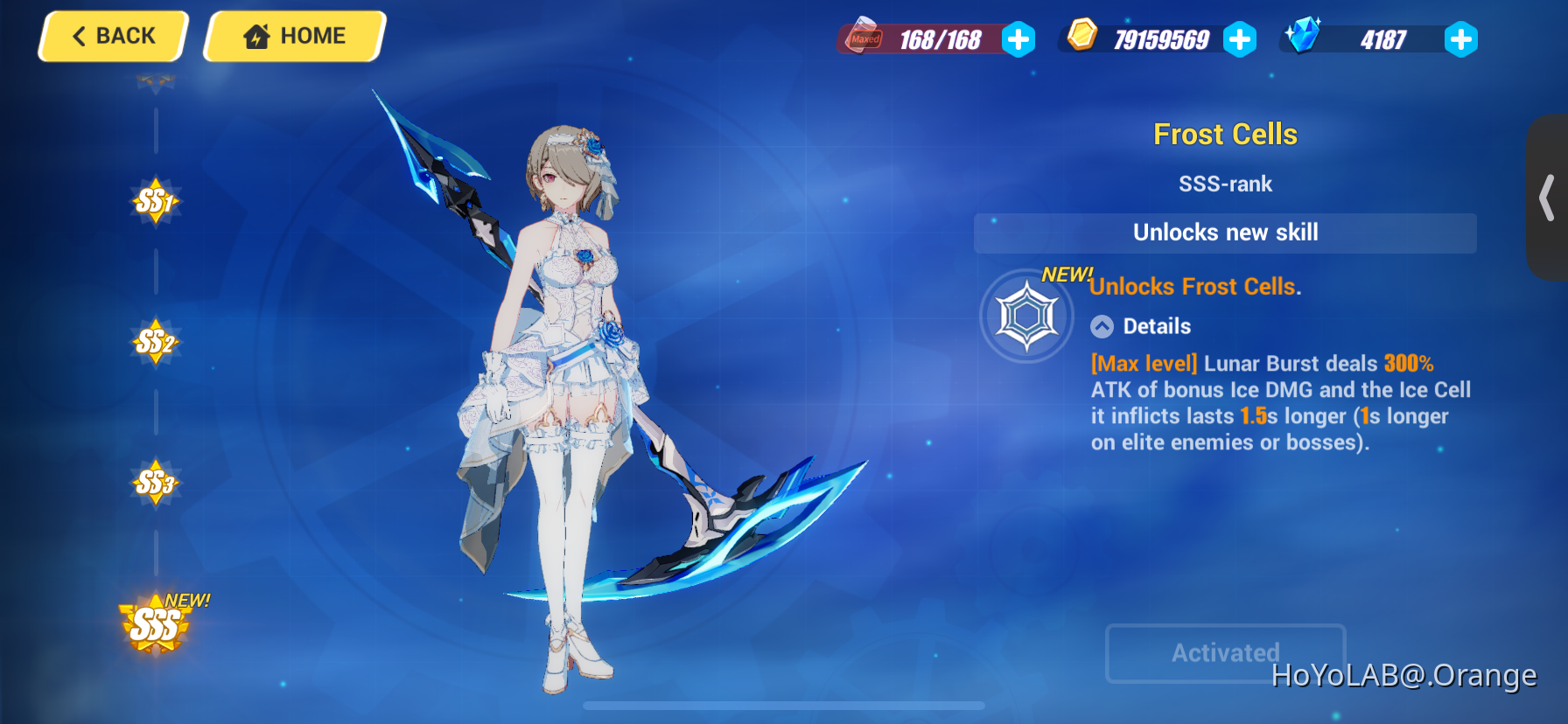This screenshot has width=1568, height=724.
Task: Click the crystal currency icon
Action: 1303,38
